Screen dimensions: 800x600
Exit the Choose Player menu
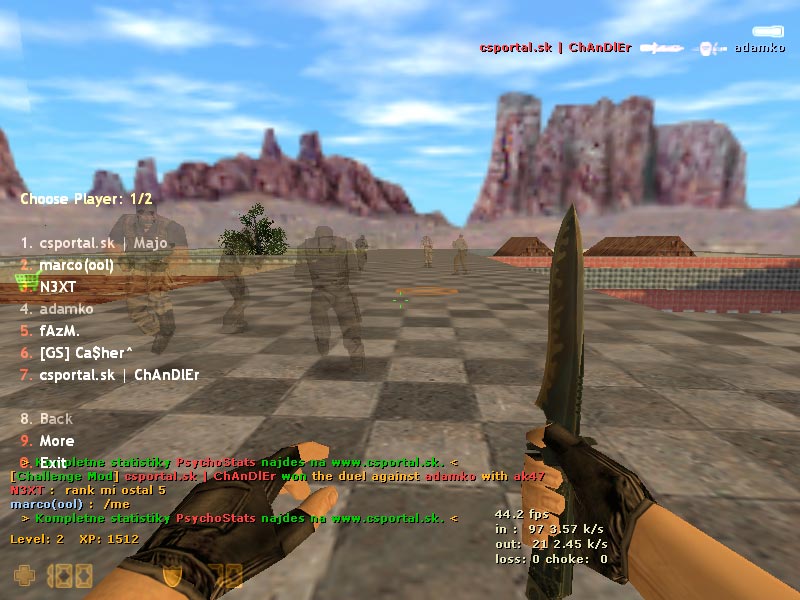point(52,463)
